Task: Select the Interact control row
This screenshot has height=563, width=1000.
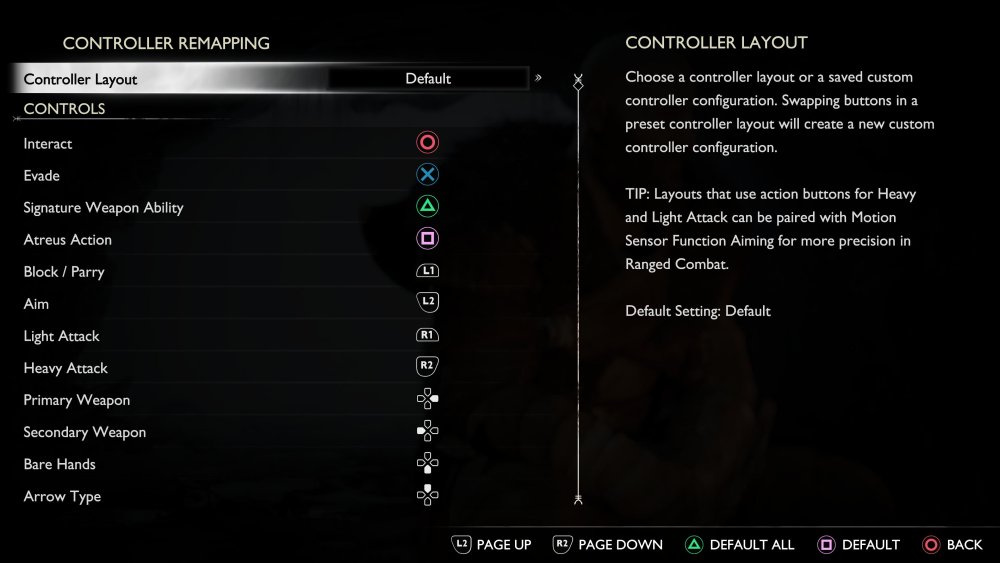Action: point(230,144)
